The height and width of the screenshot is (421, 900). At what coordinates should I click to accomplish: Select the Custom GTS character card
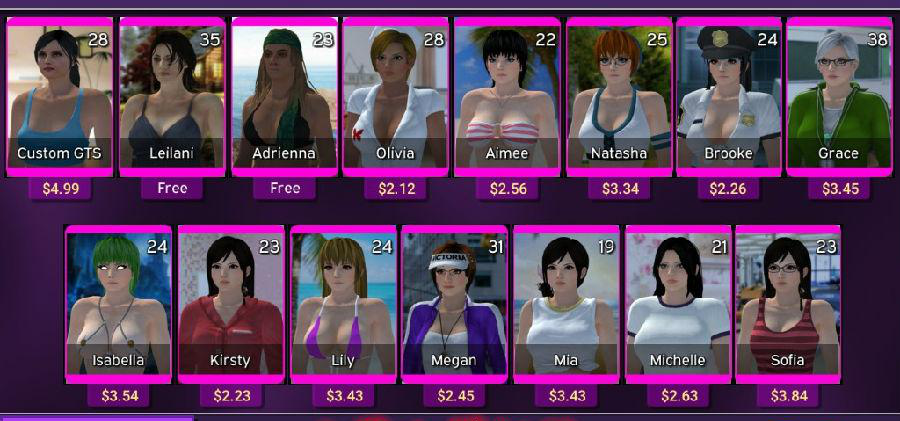tap(59, 98)
